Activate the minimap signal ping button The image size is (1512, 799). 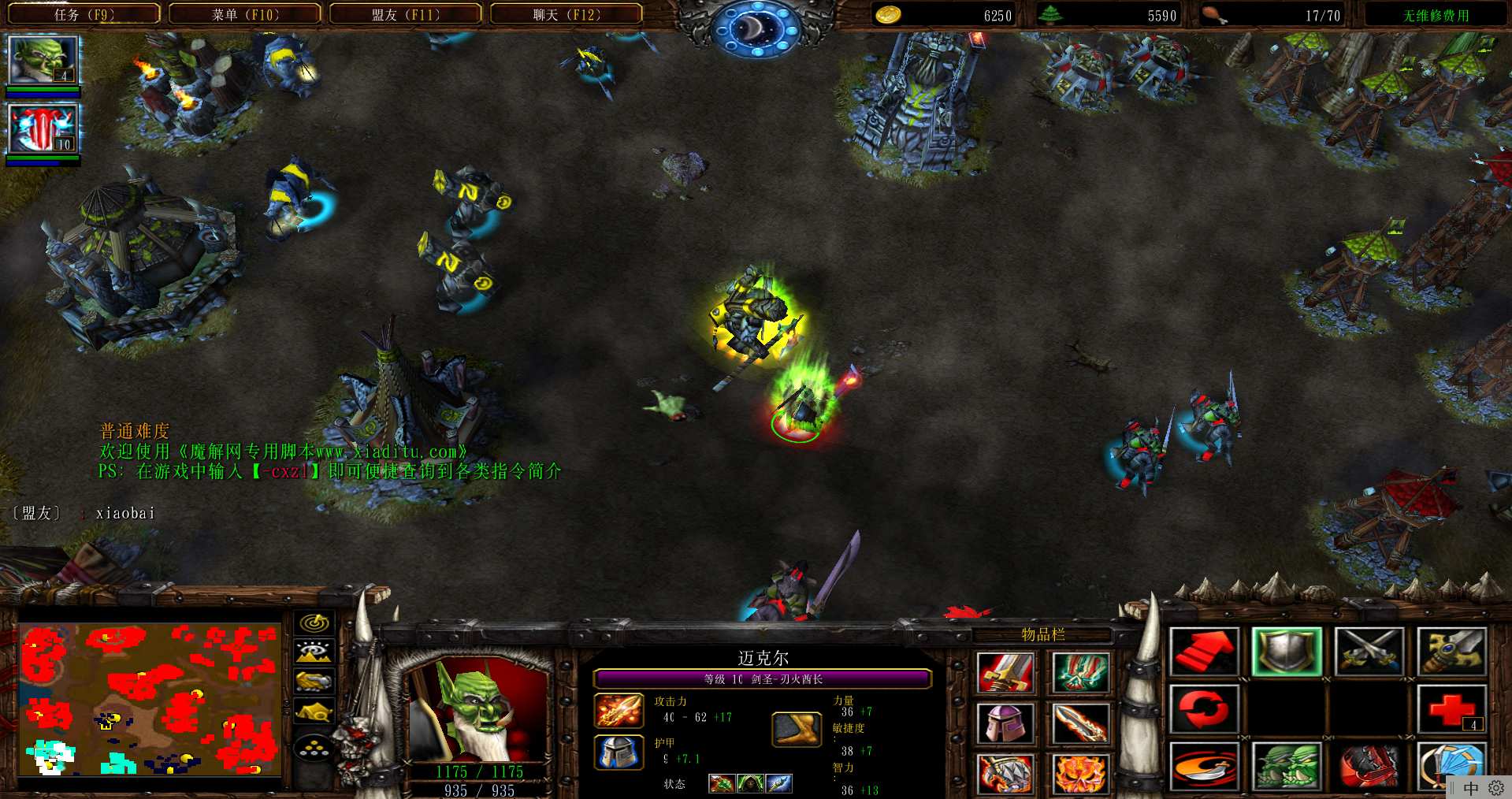coord(314,622)
